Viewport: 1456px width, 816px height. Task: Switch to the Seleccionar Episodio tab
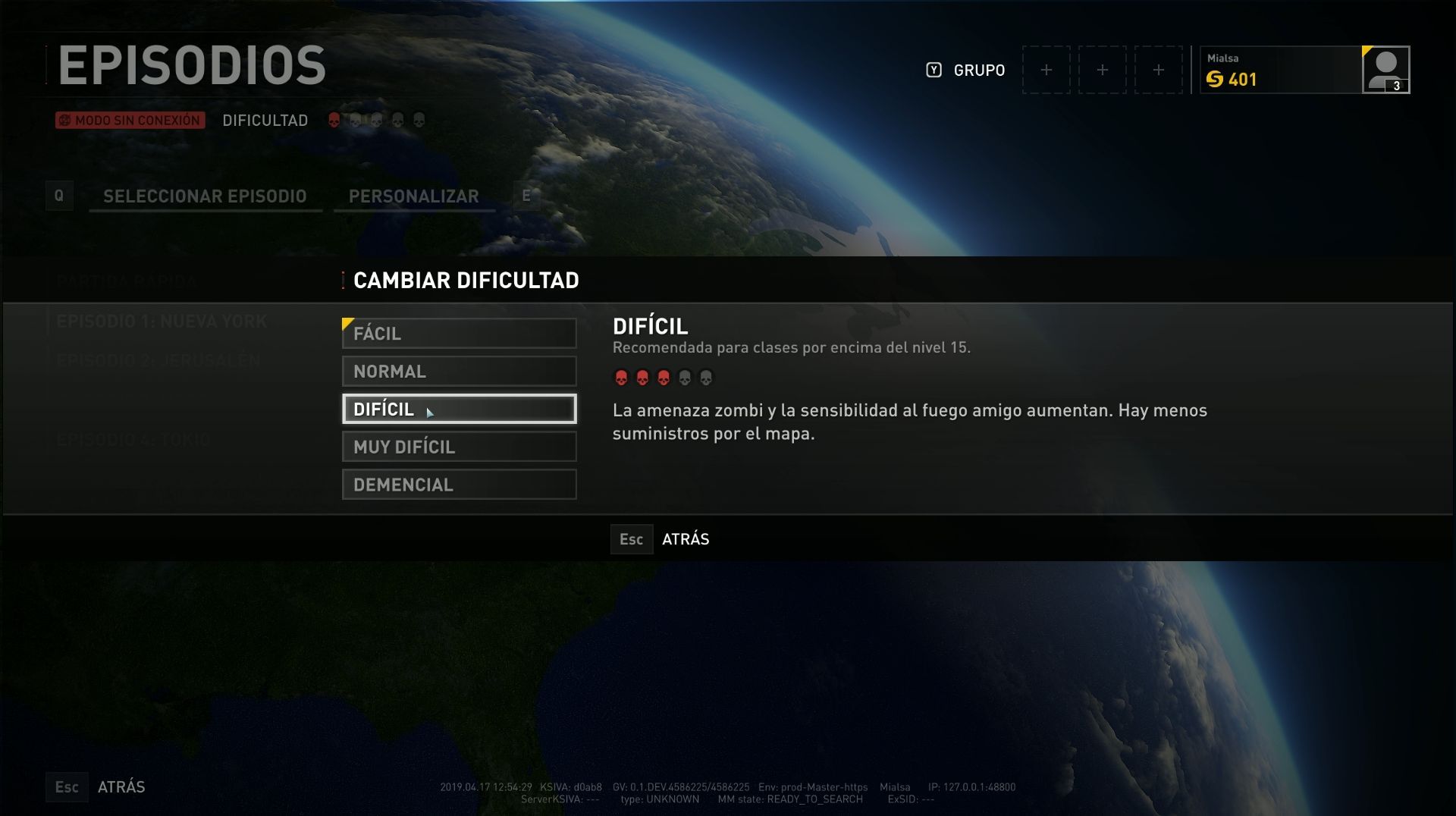click(205, 196)
